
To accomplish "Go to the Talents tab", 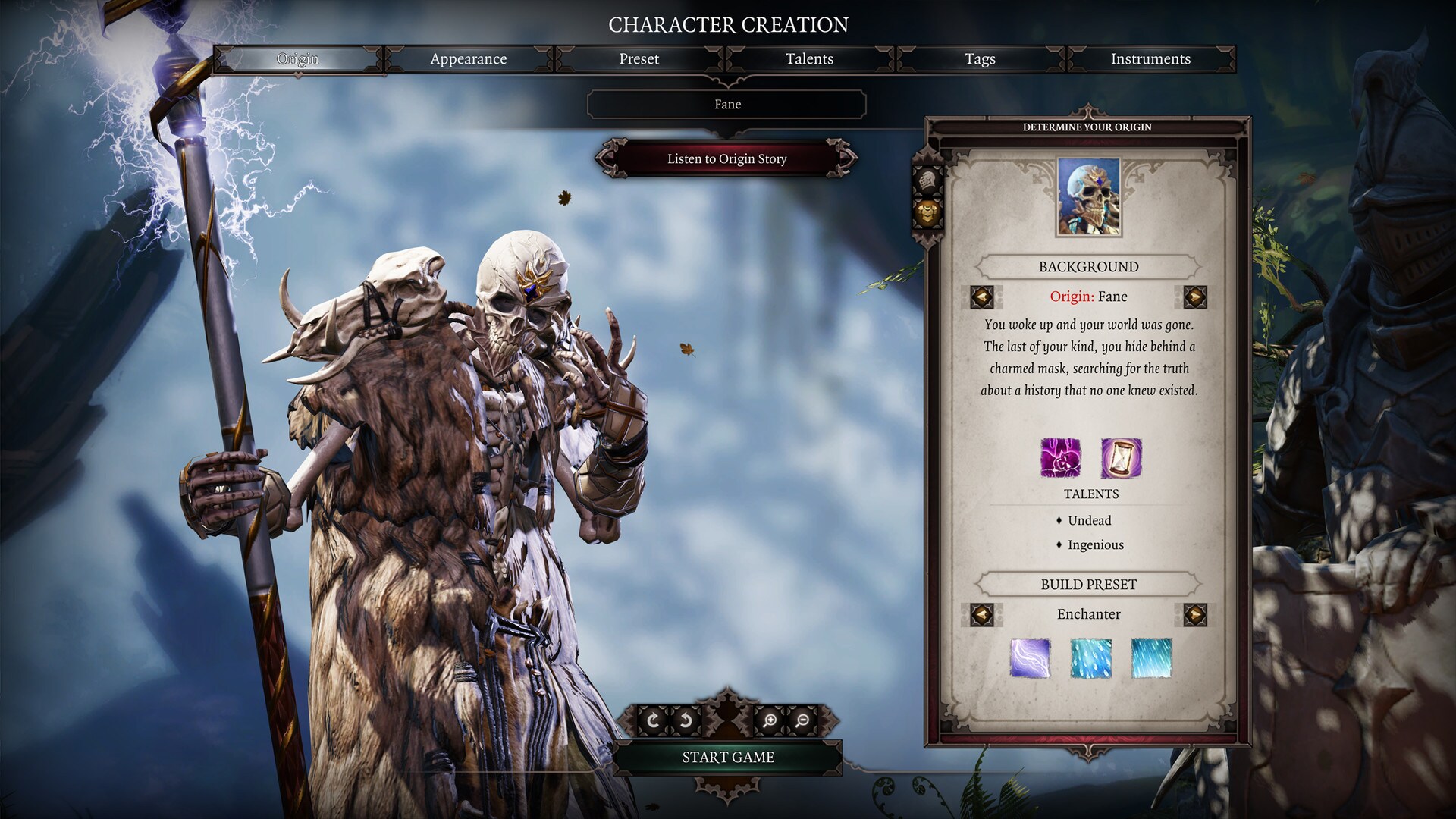I will [x=809, y=59].
